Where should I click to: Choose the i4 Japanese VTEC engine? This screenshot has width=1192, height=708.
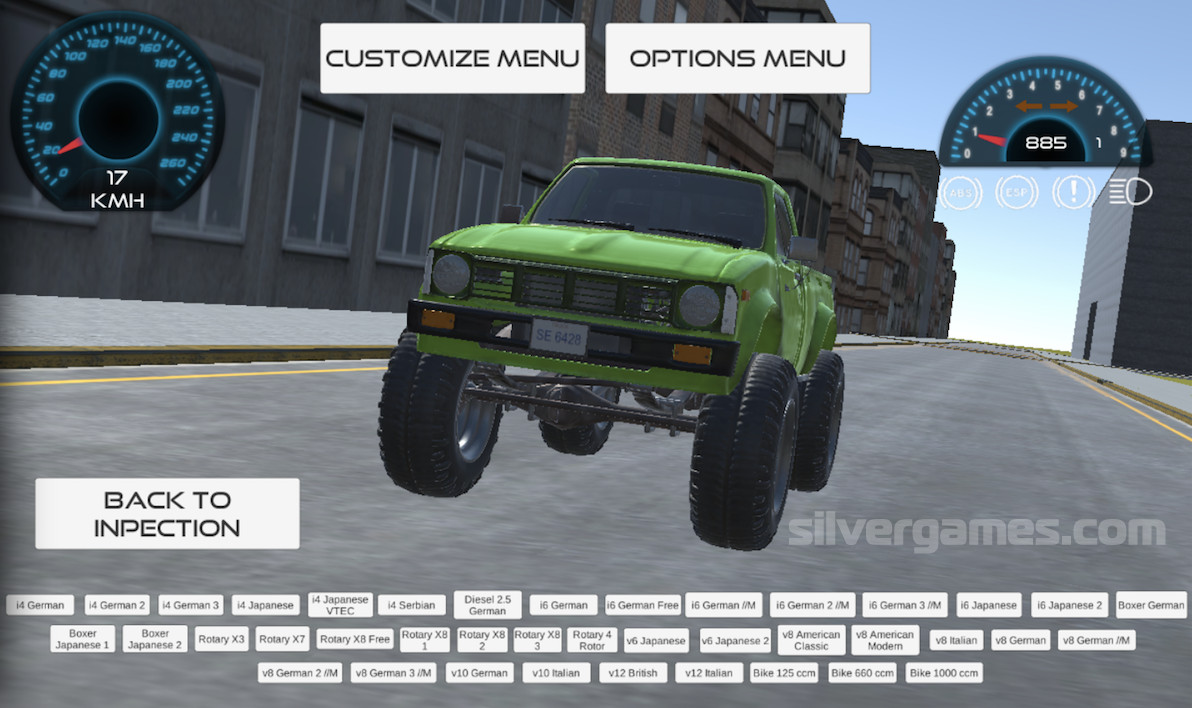click(x=340, y=605)
